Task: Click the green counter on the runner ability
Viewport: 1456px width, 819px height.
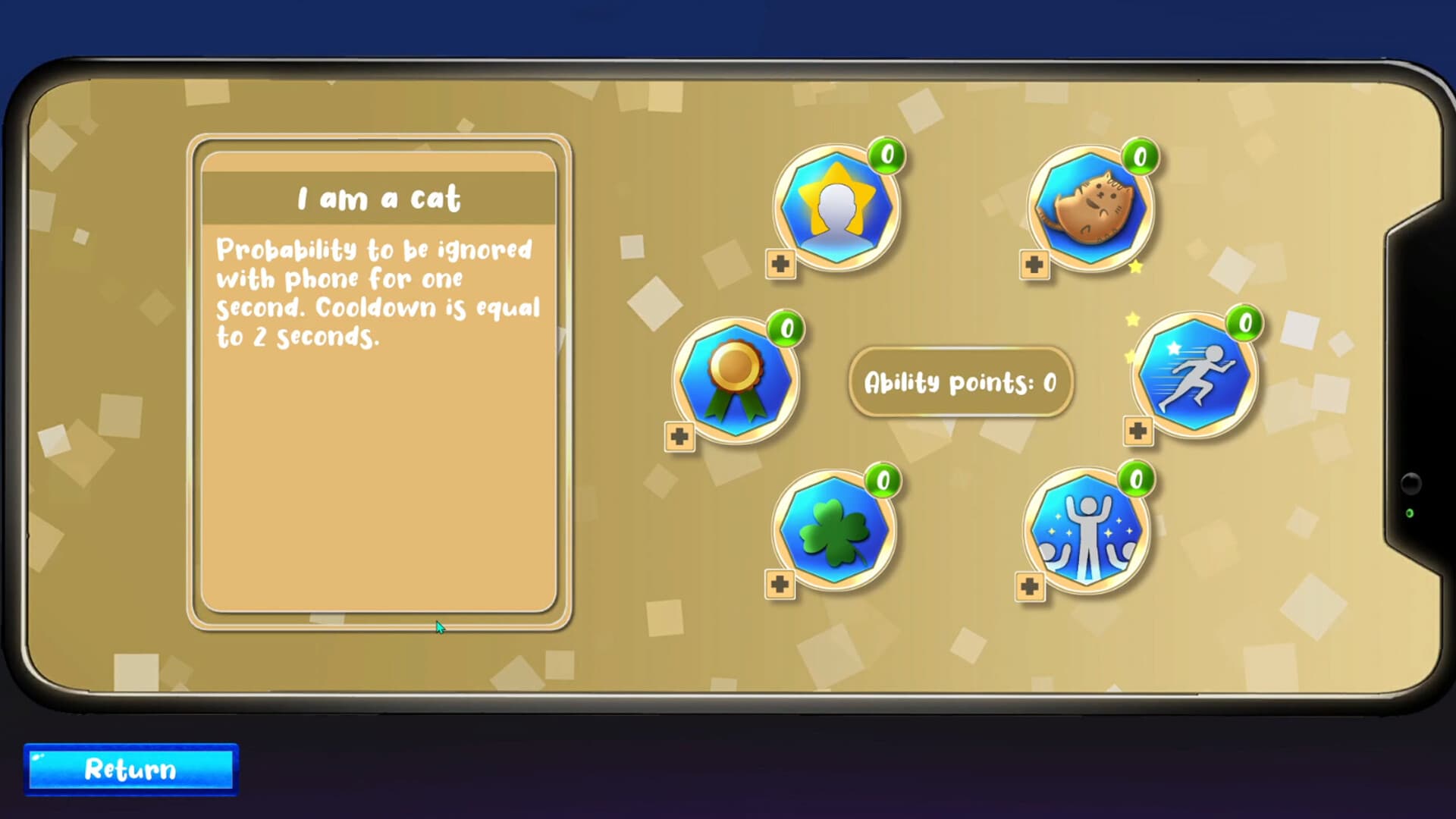Action: [x=1244, y=325]
